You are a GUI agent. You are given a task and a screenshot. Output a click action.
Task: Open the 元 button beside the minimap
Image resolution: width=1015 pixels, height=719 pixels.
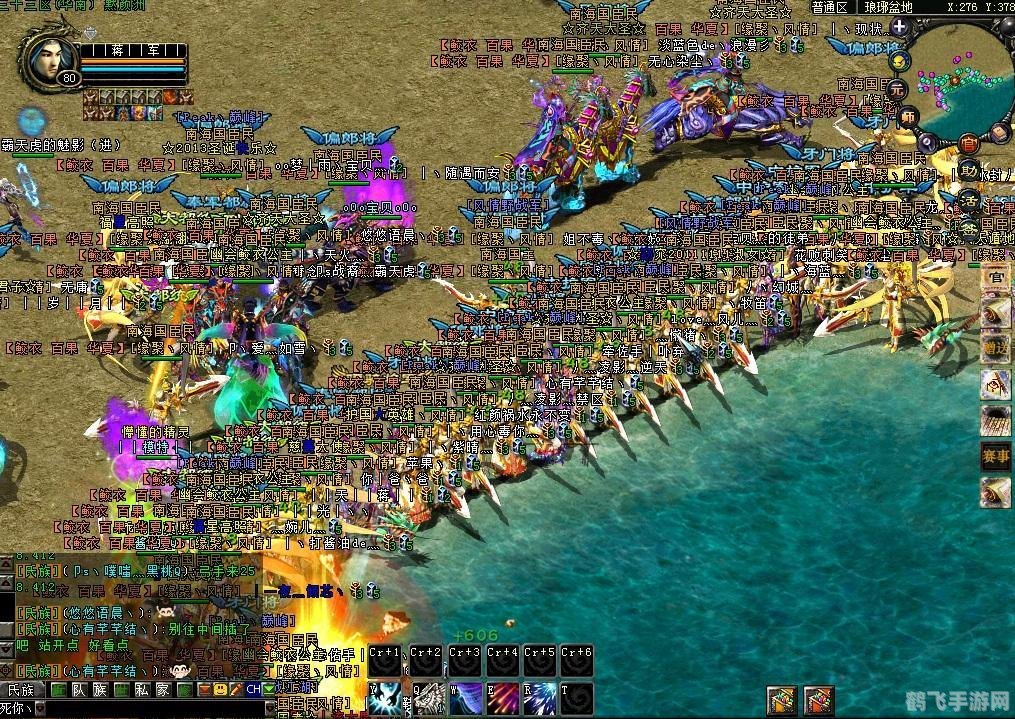[897, 88]
